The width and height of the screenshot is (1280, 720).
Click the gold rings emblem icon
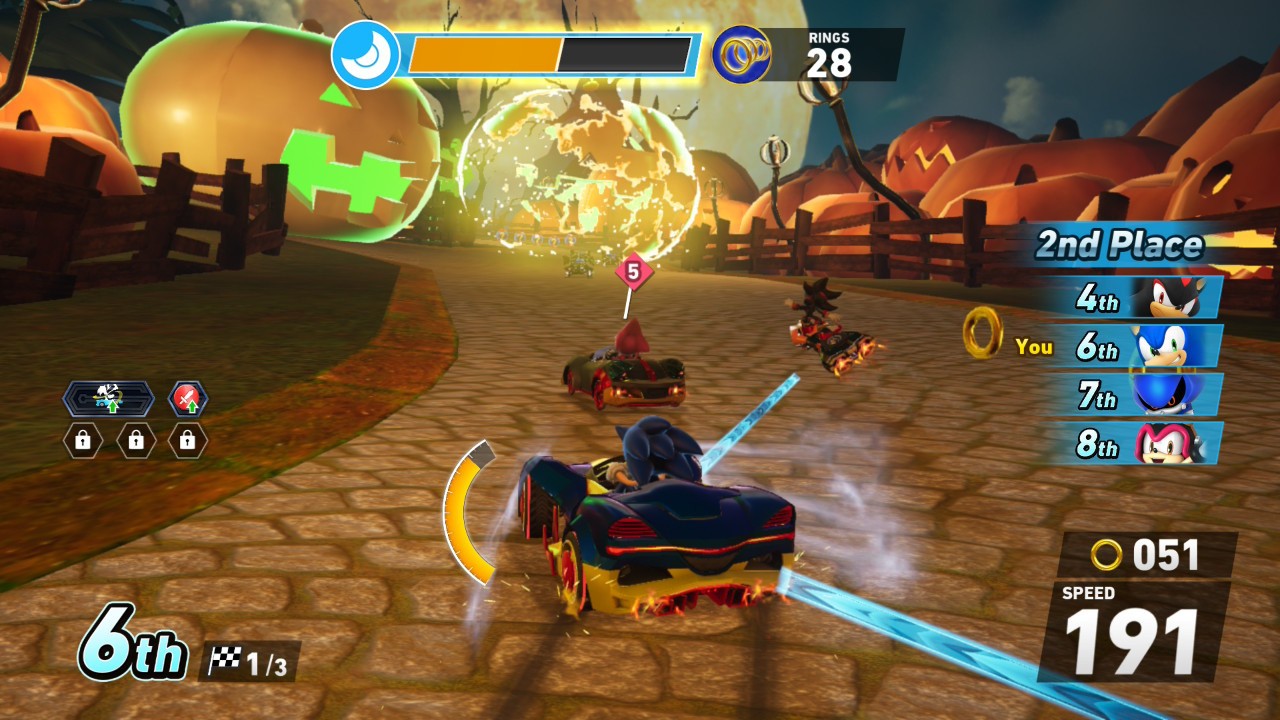coord(741,54)
